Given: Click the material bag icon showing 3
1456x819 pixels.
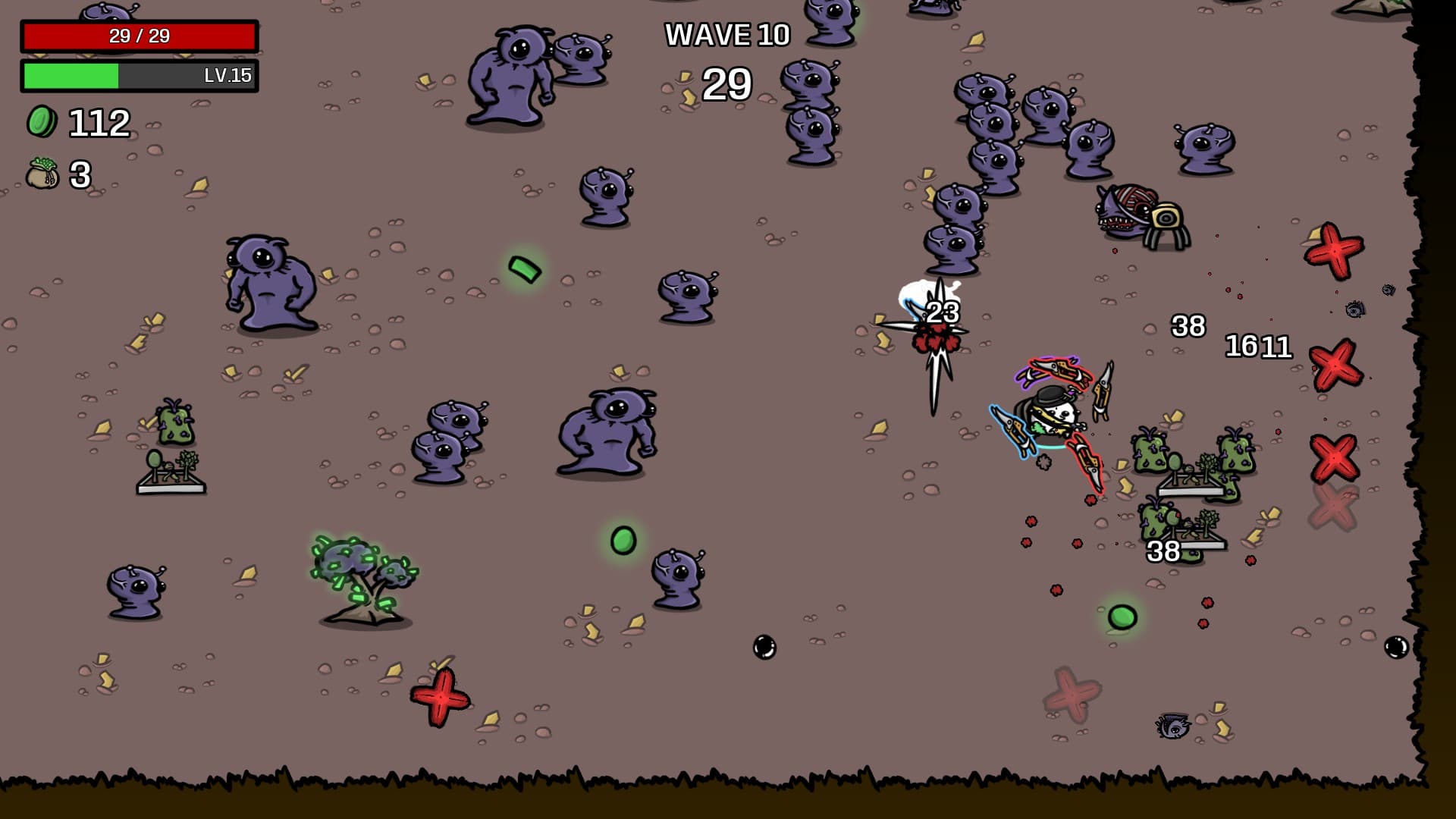Looking at the screenshot, I should (x=42, y=174).
